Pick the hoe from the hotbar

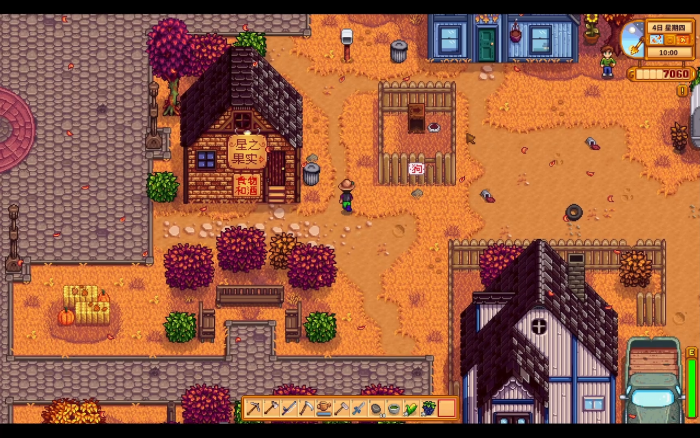click(x=341, y=408)
